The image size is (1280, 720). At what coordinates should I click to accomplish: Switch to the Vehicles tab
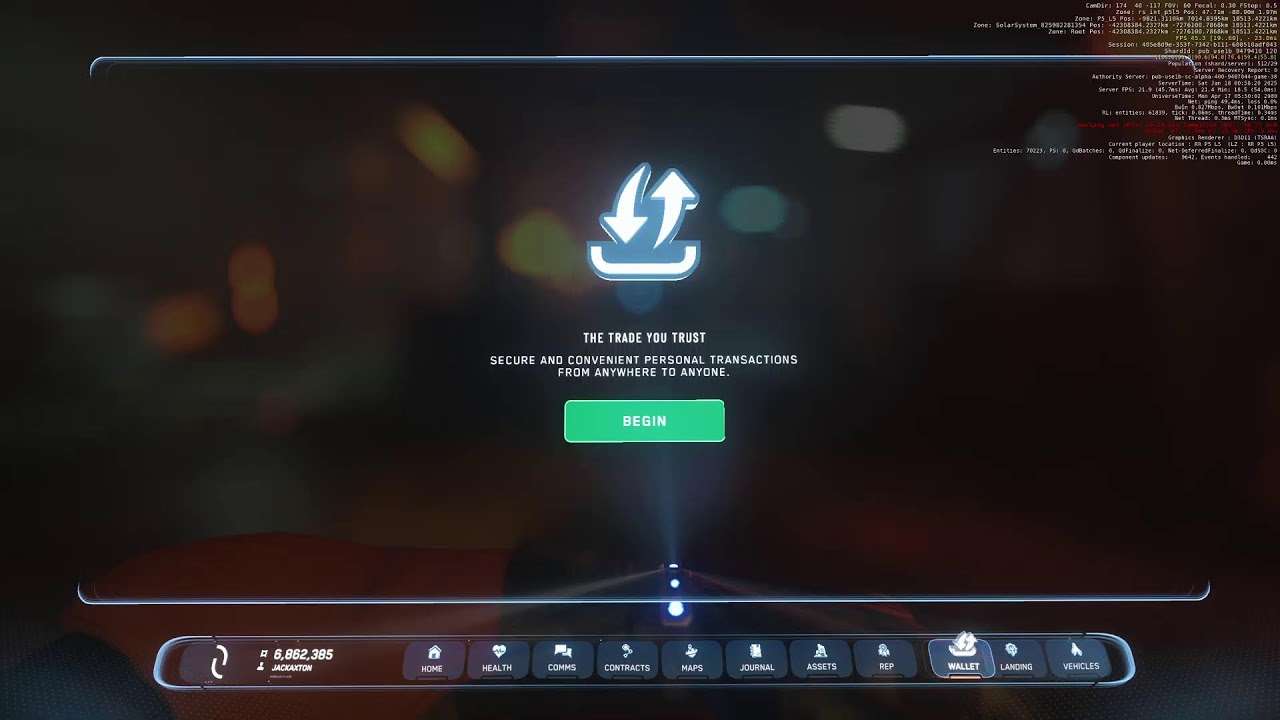1080,658
